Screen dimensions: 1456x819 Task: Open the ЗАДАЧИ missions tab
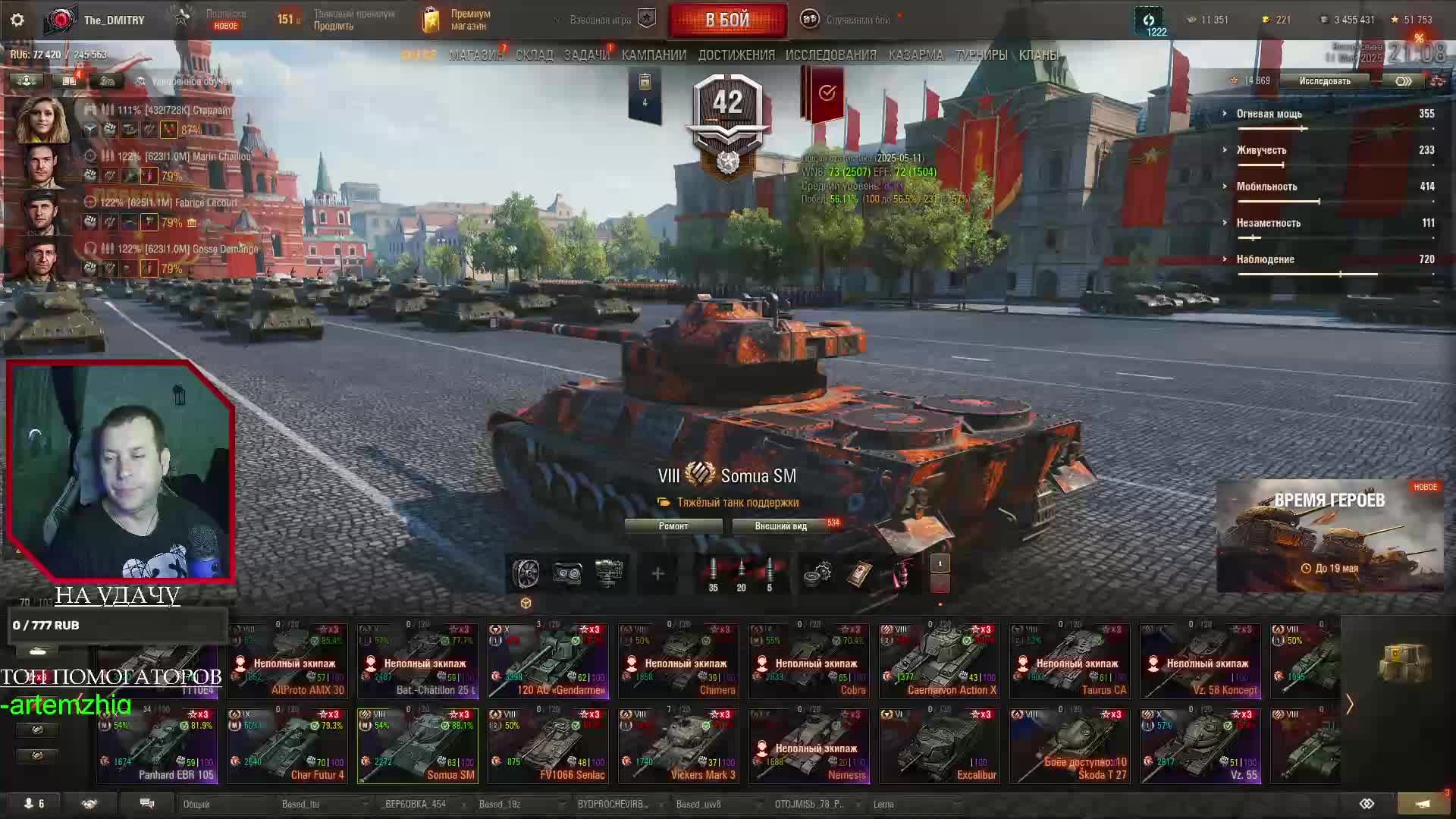pyautogui.click(x=586, y=55)
